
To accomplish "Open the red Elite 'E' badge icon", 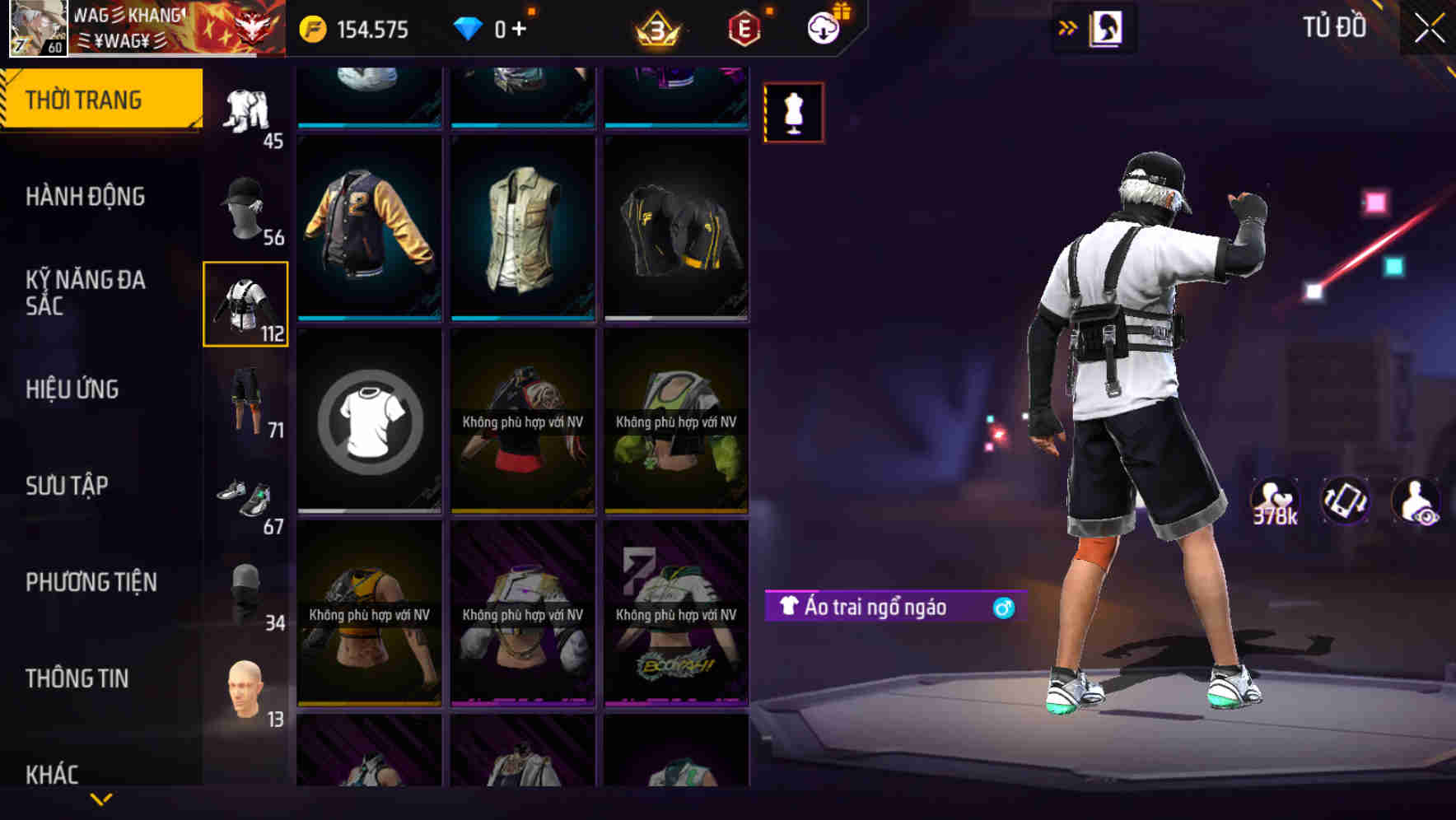I will 744,27.
